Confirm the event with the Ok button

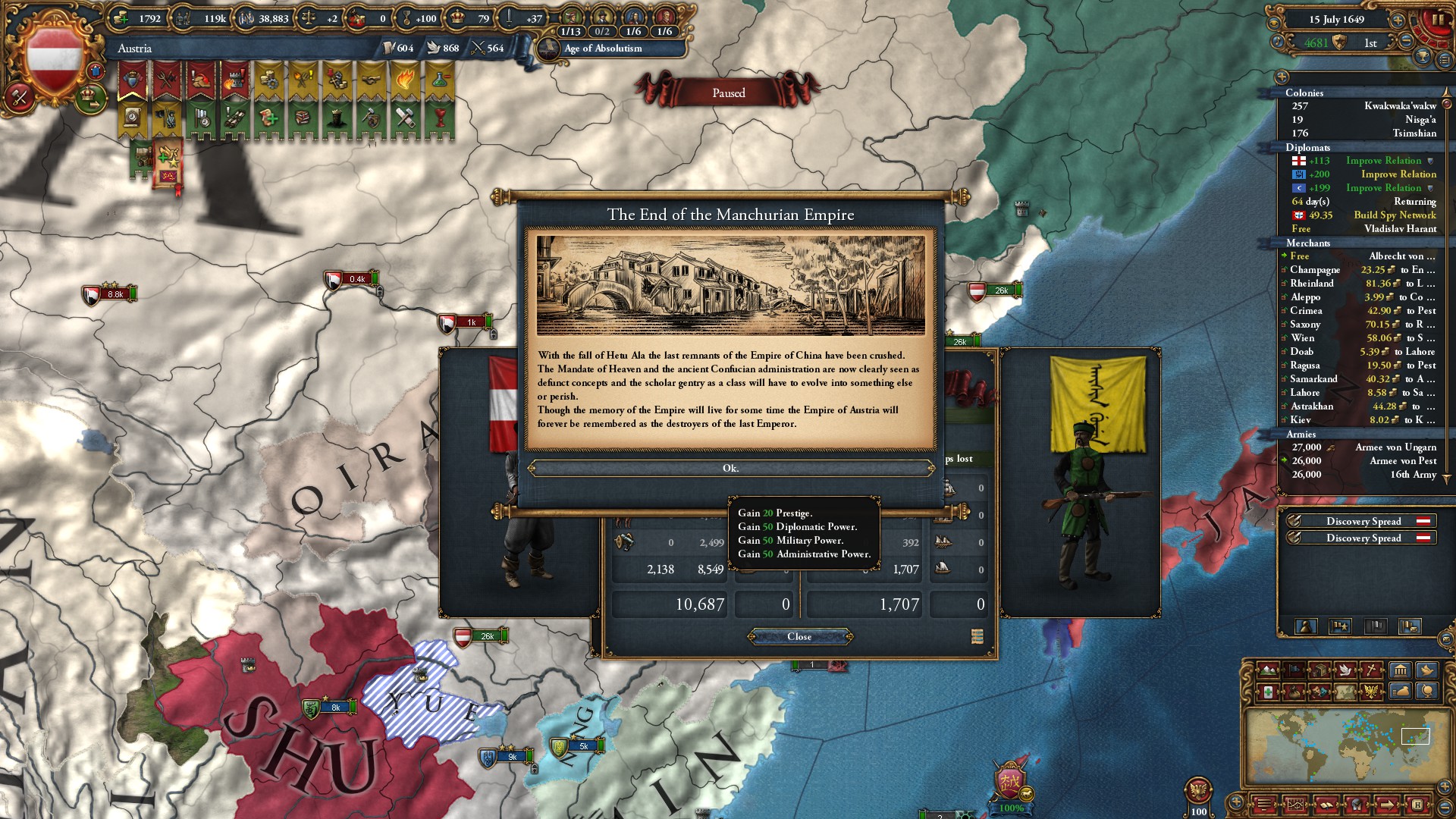pos(730,469)
